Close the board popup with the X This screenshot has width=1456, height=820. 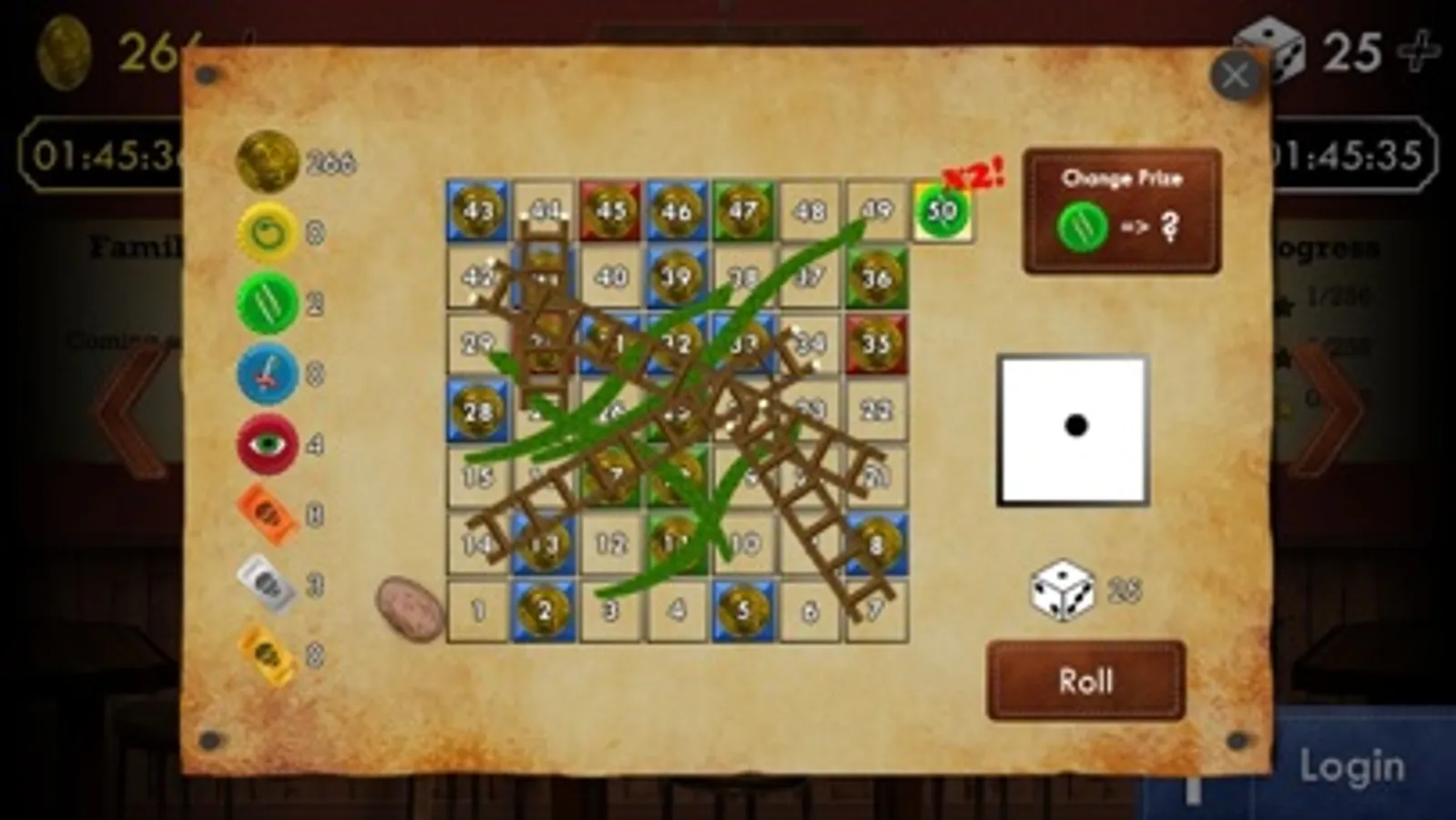[x=1237, y=75]
